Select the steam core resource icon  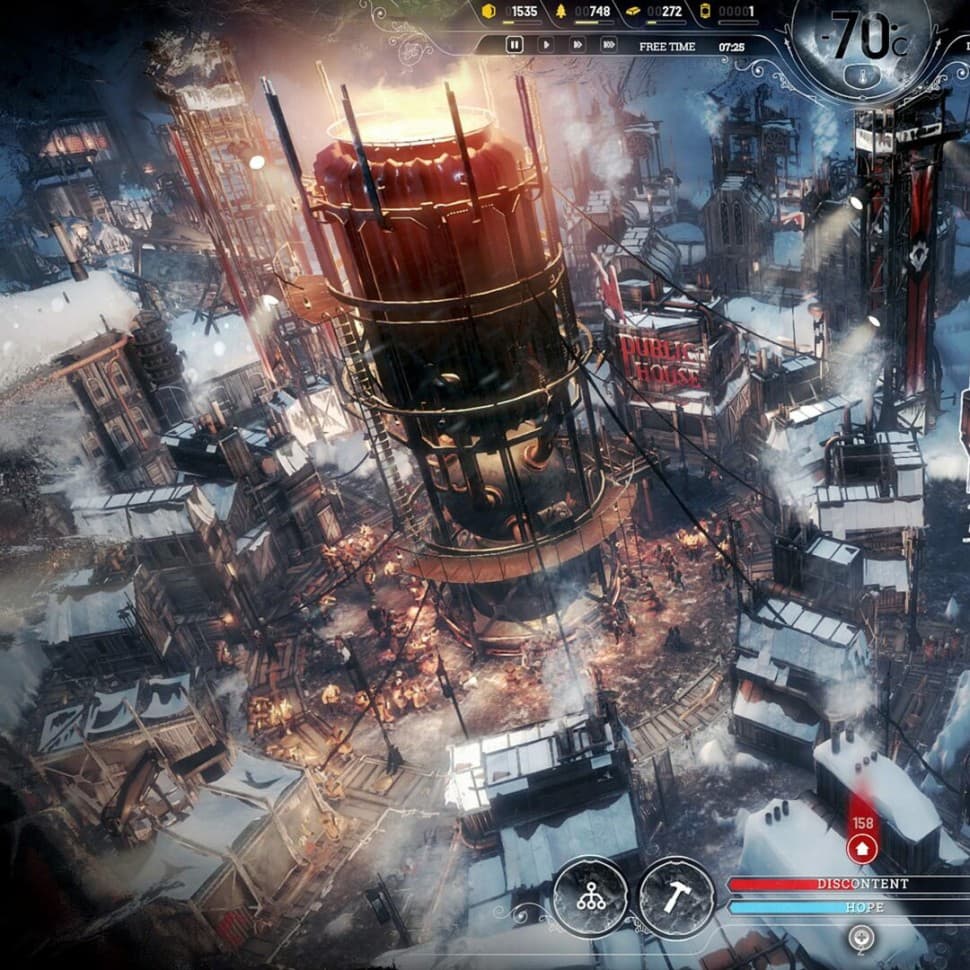(706, 11)
